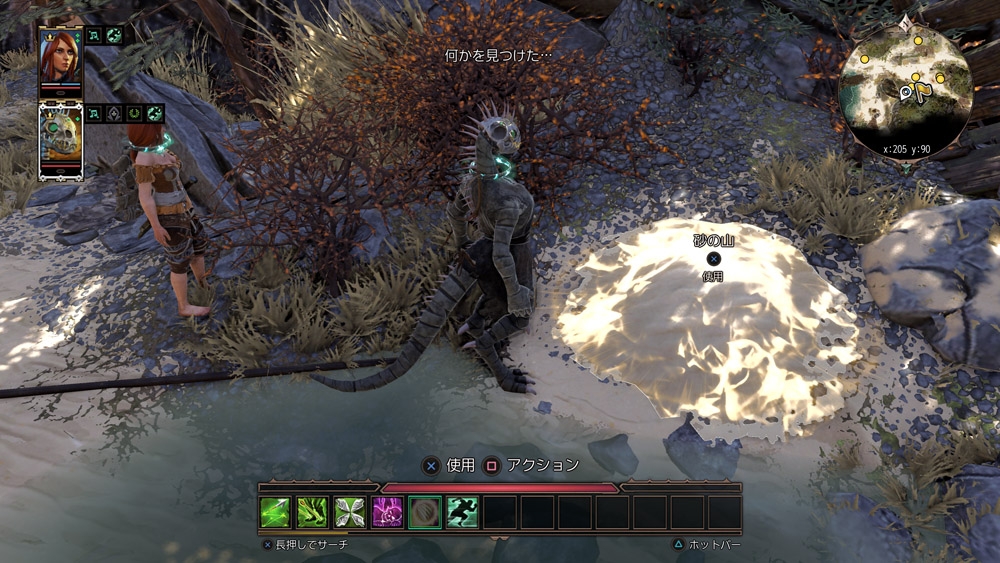
Task: Use the green ricochet arrows skill
Action: (312, 512)
